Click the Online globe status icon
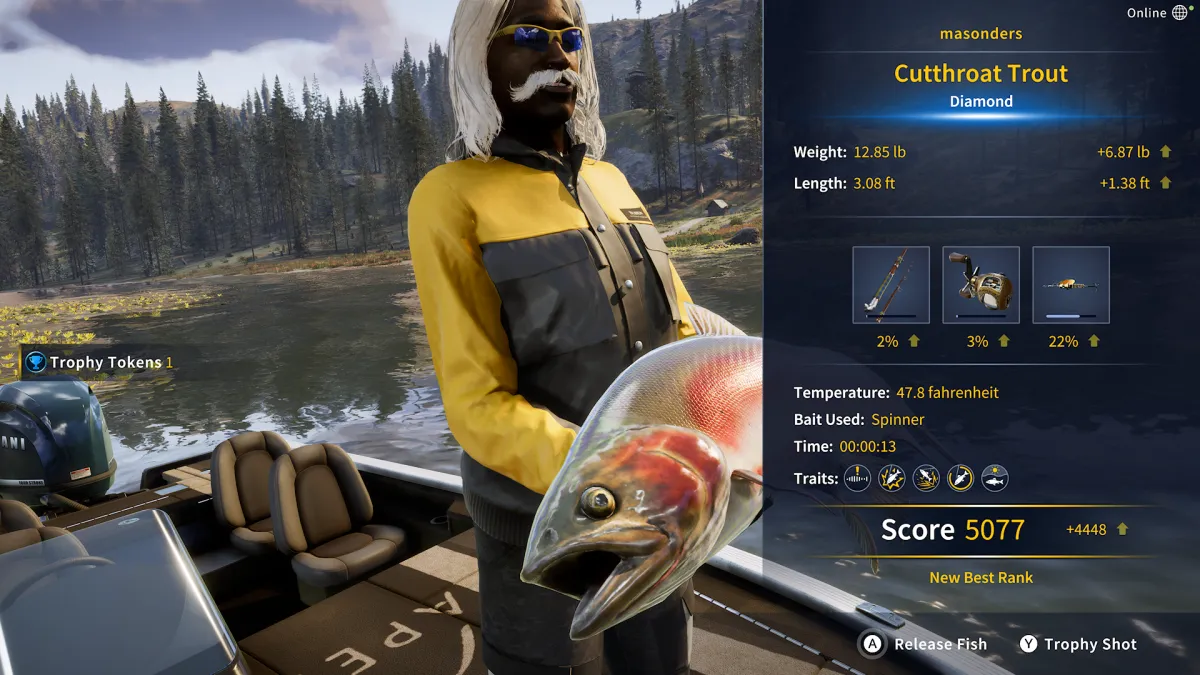The image size is (1200, 675). (1180, 13)
